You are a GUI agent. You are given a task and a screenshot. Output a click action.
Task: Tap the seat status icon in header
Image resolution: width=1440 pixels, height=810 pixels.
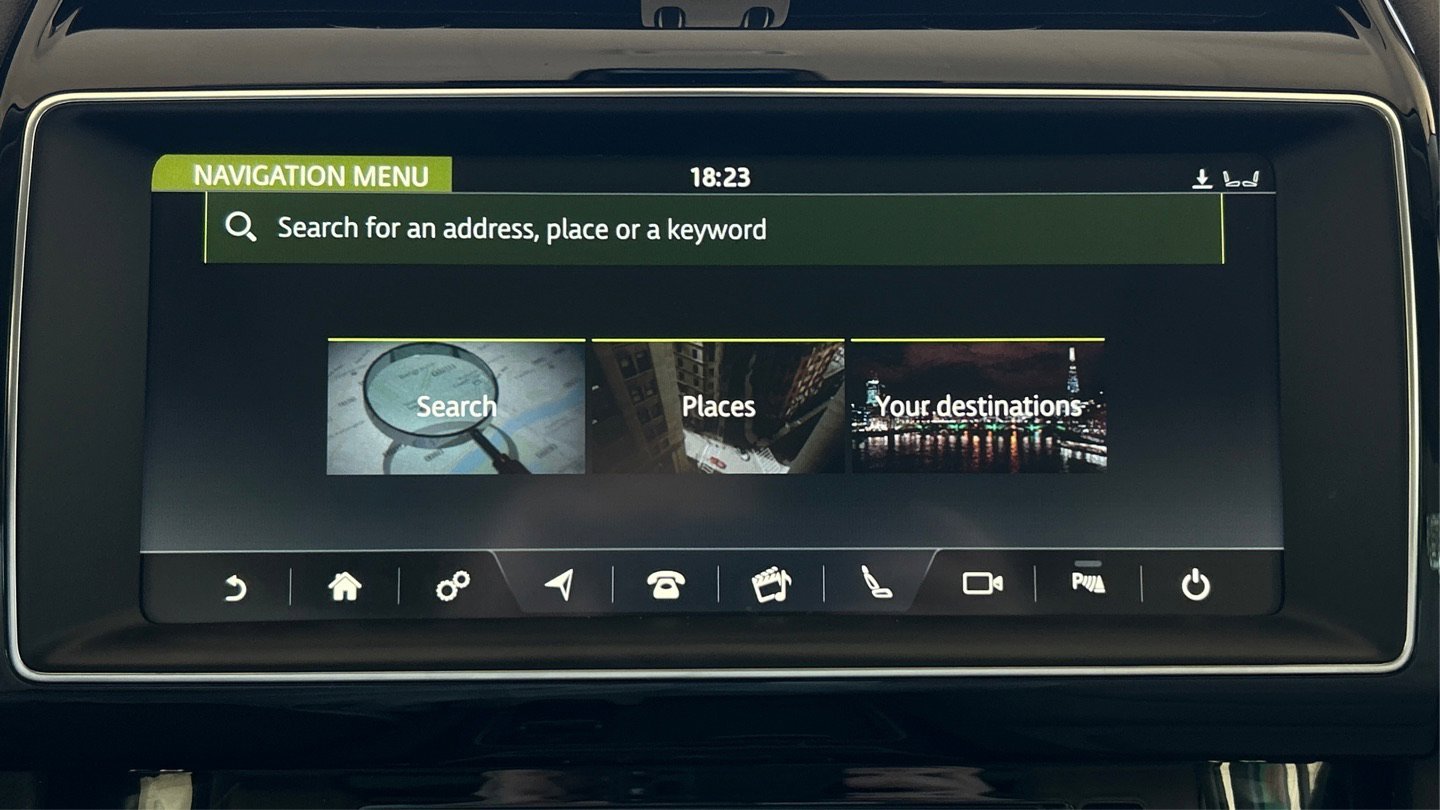1241,179
